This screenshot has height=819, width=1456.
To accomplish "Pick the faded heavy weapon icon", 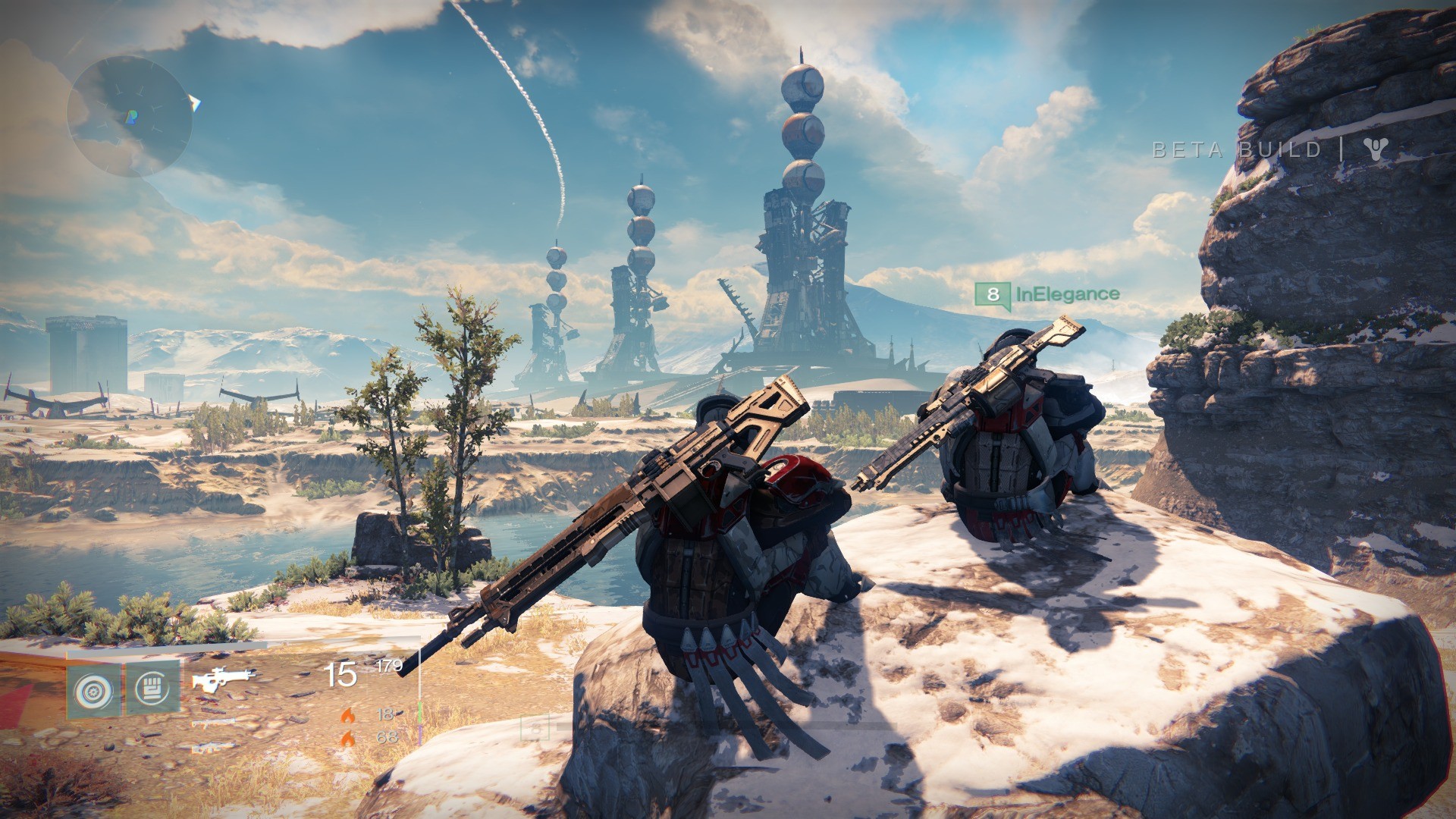I will pos(212,748).
